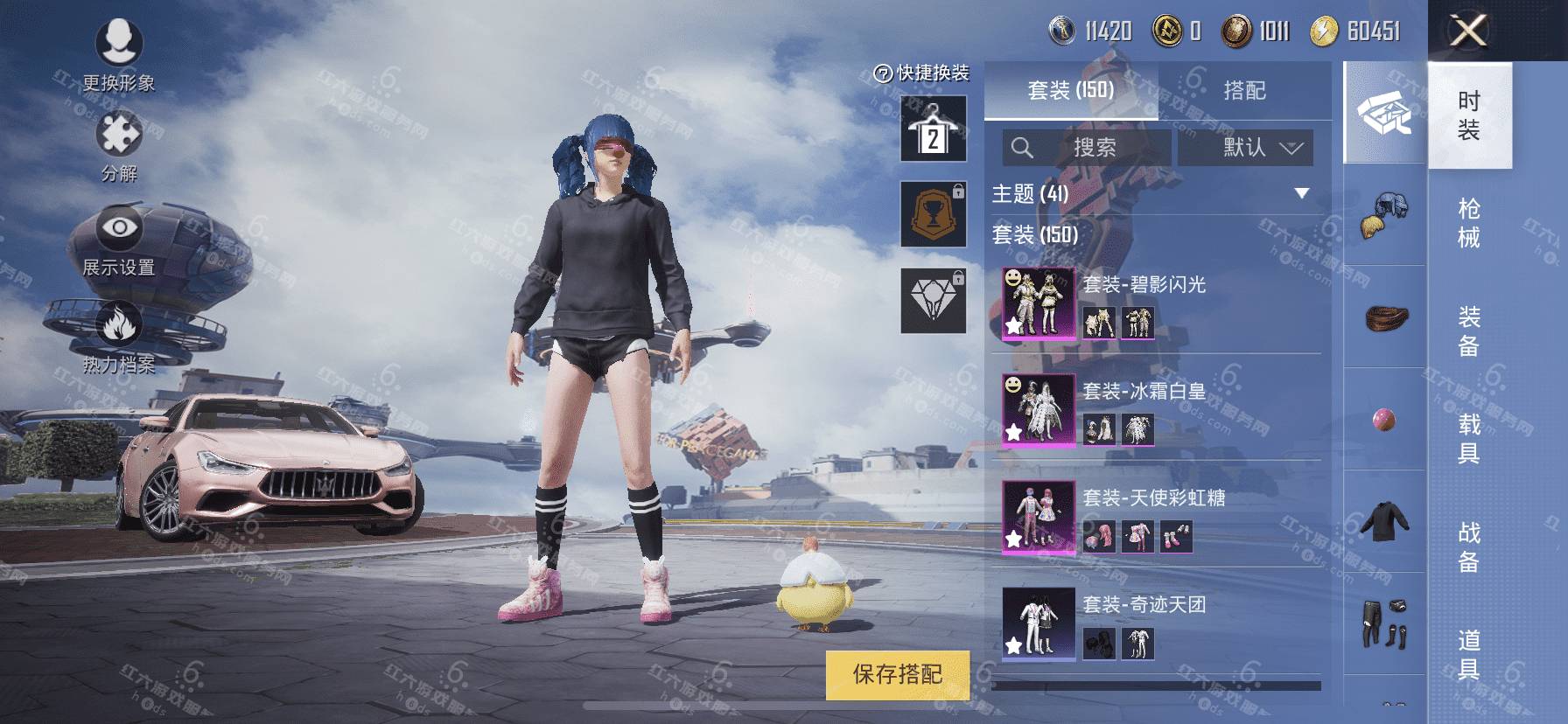Close the wardrobe with the X button

click(x=1467, y=31)
